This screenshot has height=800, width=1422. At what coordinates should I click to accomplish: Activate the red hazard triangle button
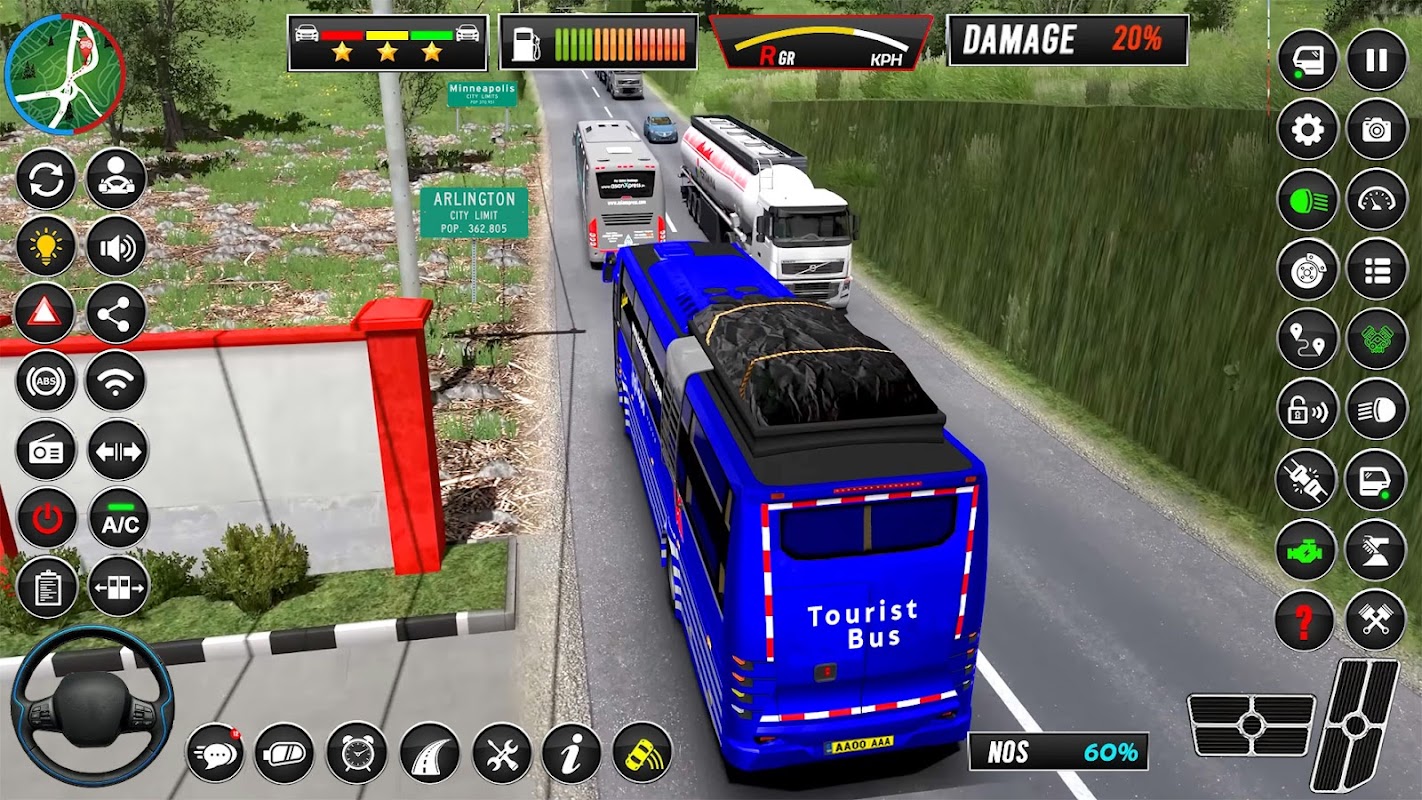point(45,313)
